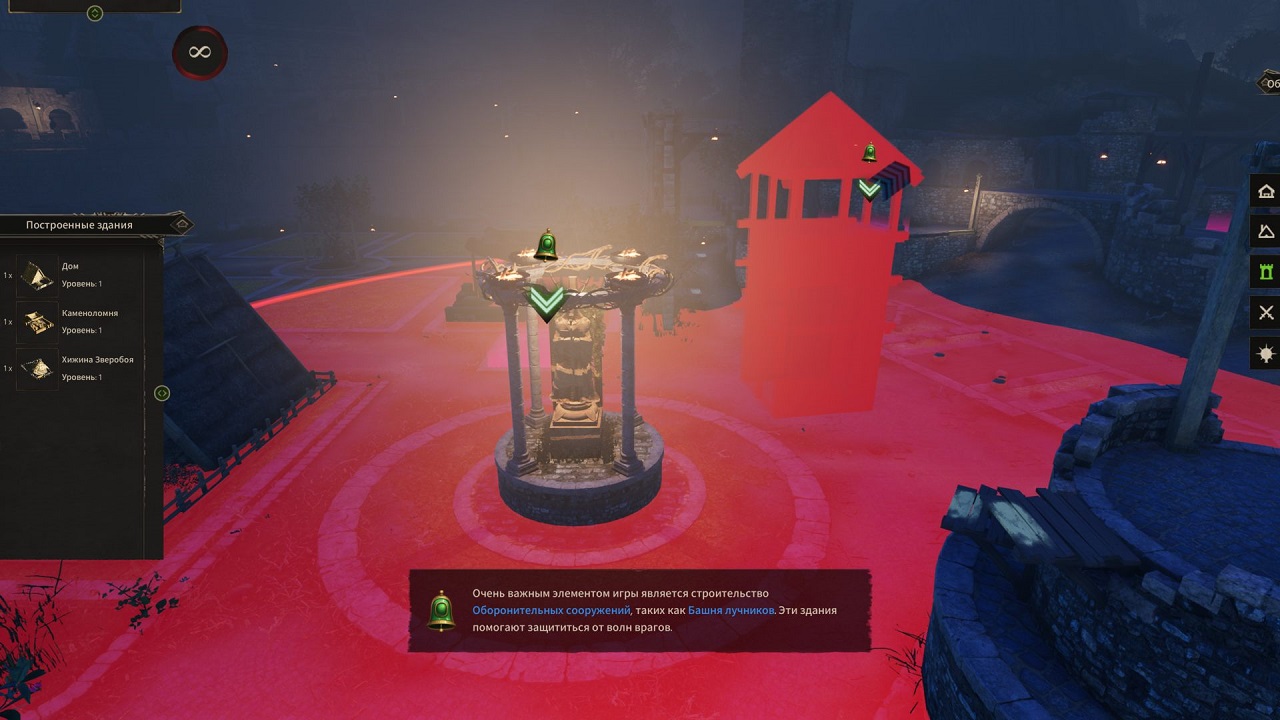Open the mountain resource buildings category
The image size is (1280, 720).
[x=1266, y=231]
